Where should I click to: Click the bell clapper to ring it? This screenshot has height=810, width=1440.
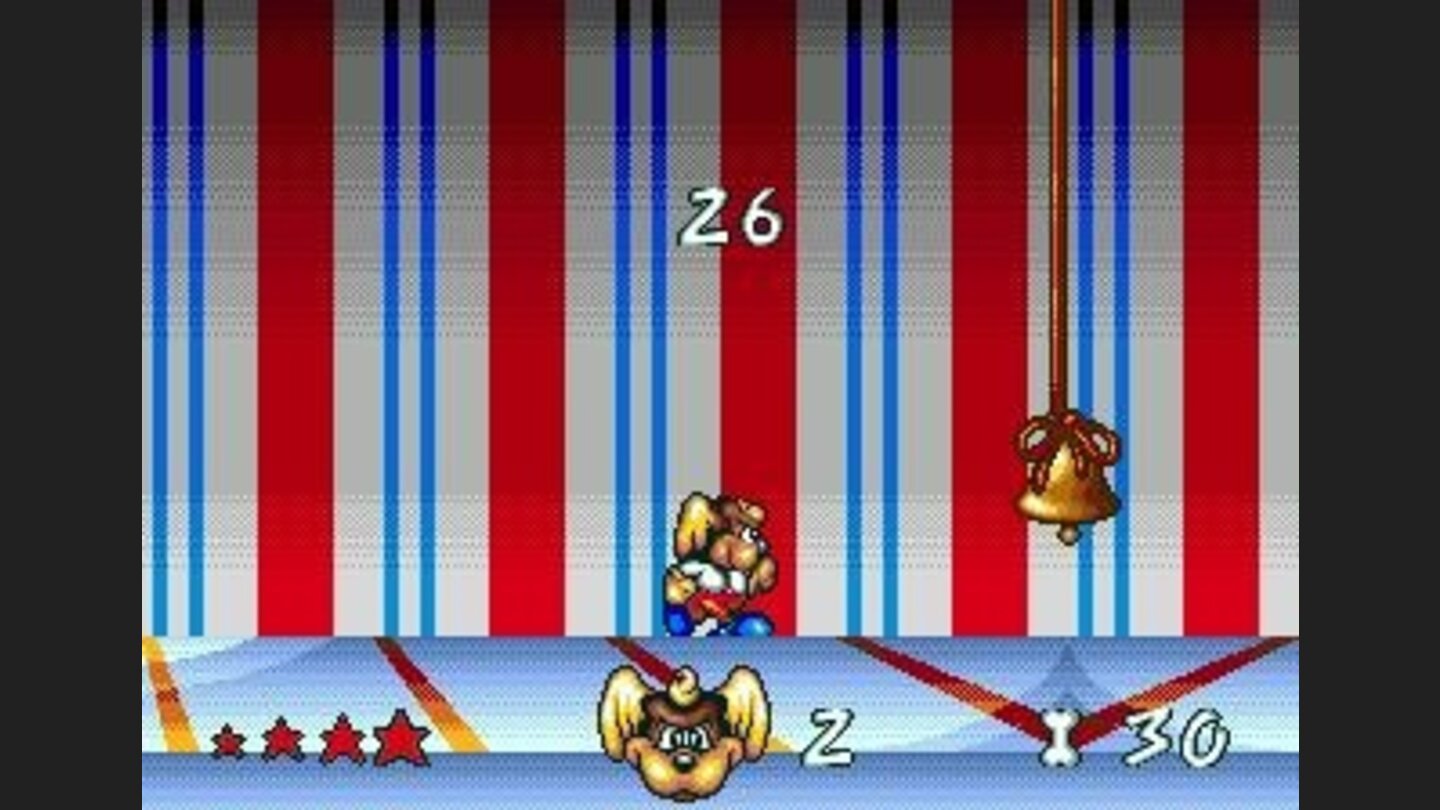1069,533
